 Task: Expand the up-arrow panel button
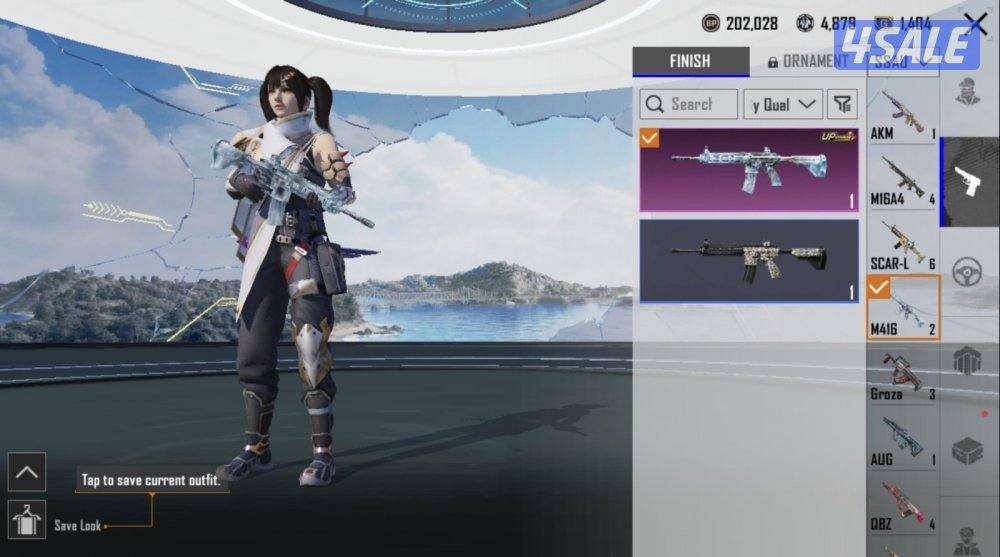tap(27, 471)
